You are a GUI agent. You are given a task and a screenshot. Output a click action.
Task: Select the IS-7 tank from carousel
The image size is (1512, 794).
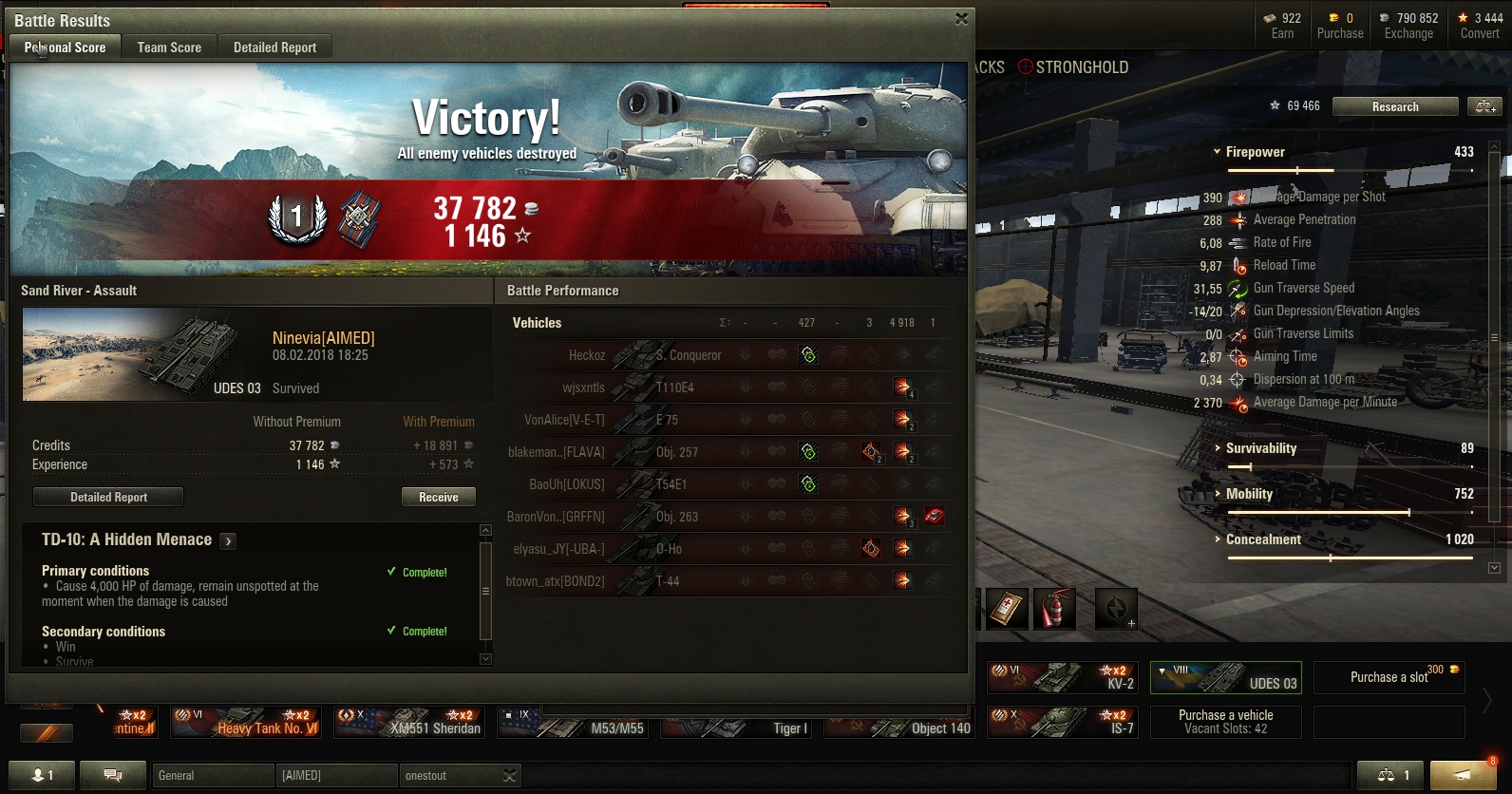(x=1063, y=723)
